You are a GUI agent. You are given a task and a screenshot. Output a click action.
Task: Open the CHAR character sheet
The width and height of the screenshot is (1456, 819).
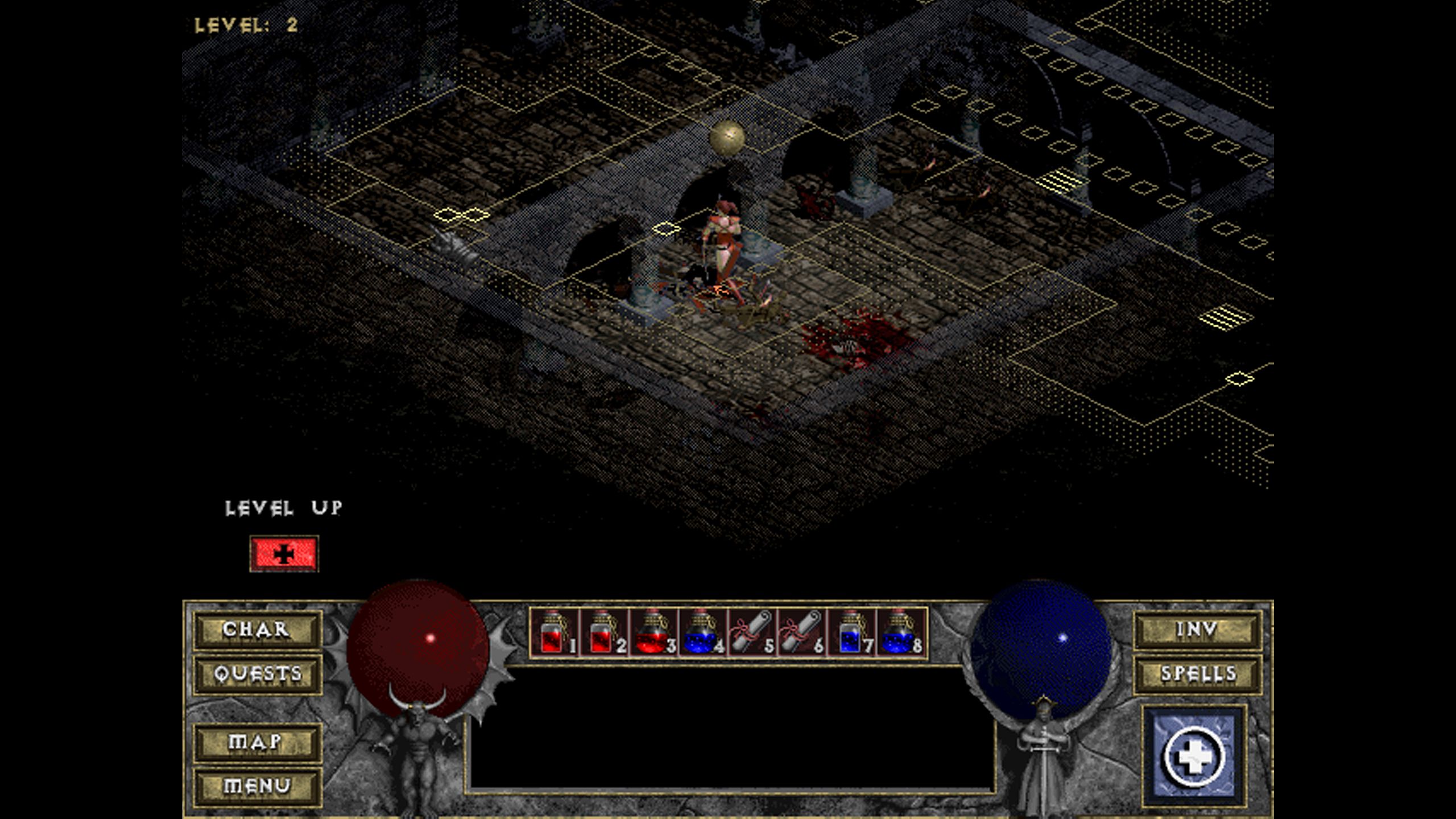coord(257,630)
